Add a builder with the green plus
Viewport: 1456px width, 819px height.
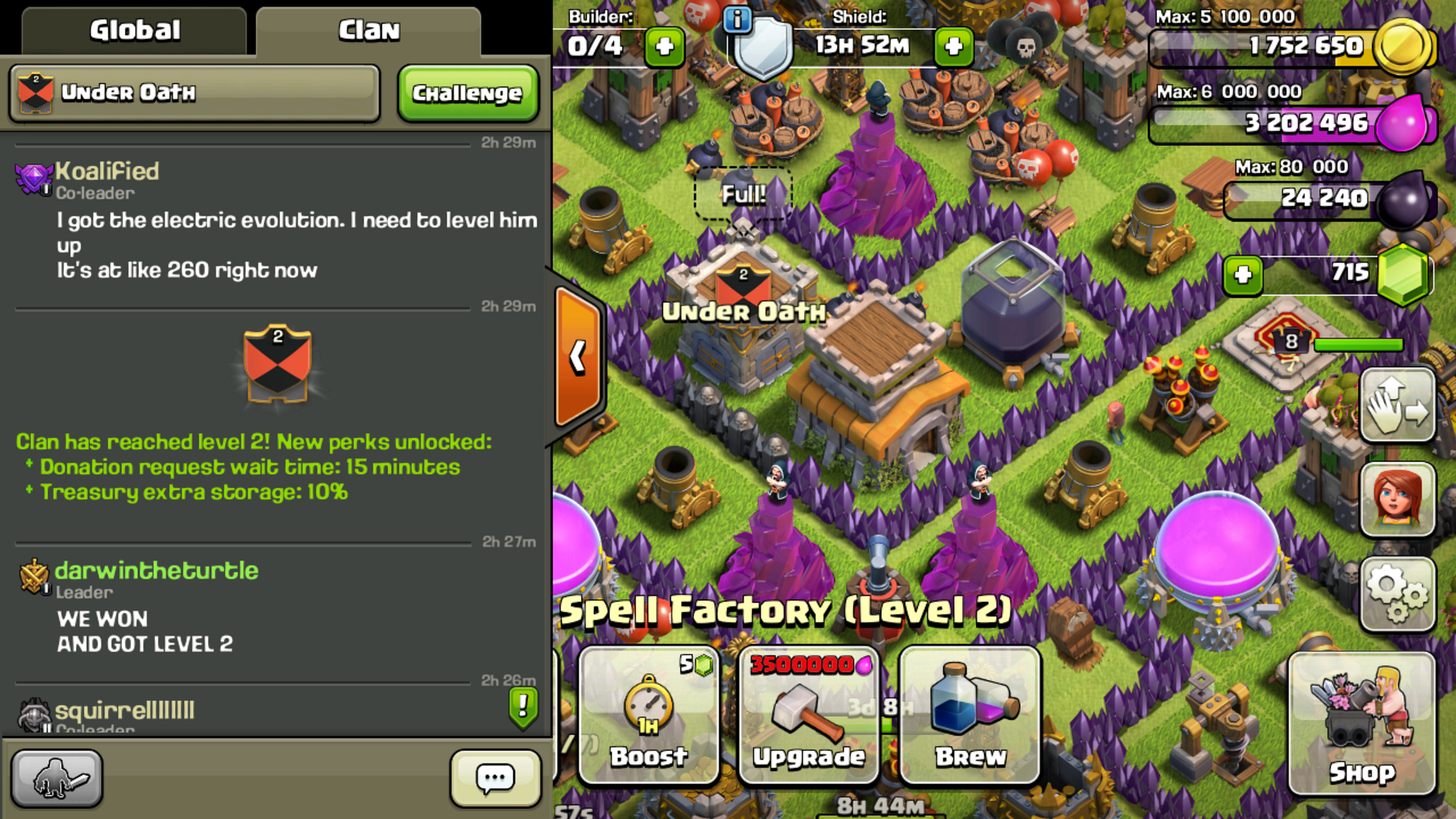pos(664,46)
